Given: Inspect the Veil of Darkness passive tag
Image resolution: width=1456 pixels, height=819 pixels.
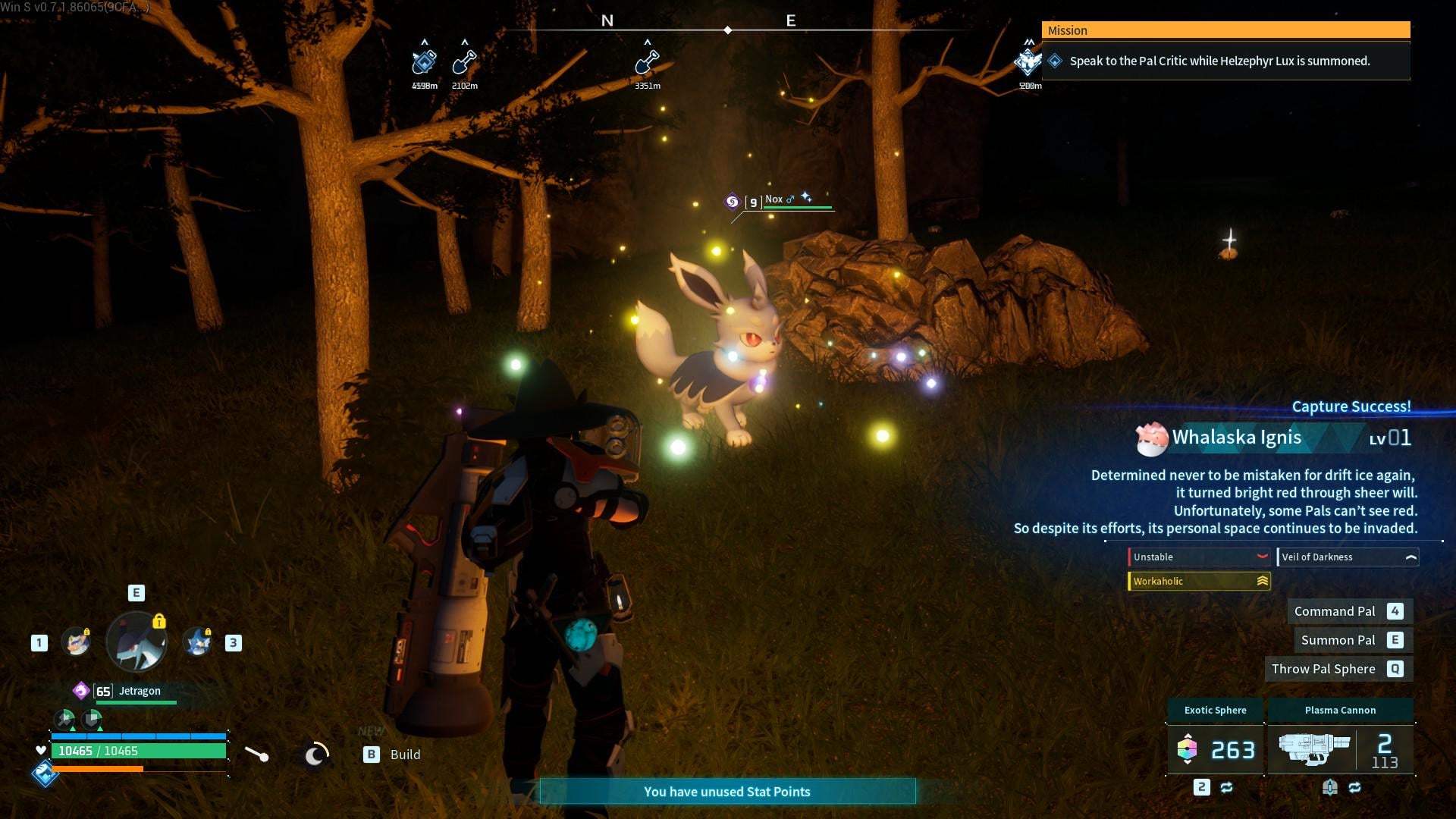Looking at the screenshot, I should (x=1348, y=557).
